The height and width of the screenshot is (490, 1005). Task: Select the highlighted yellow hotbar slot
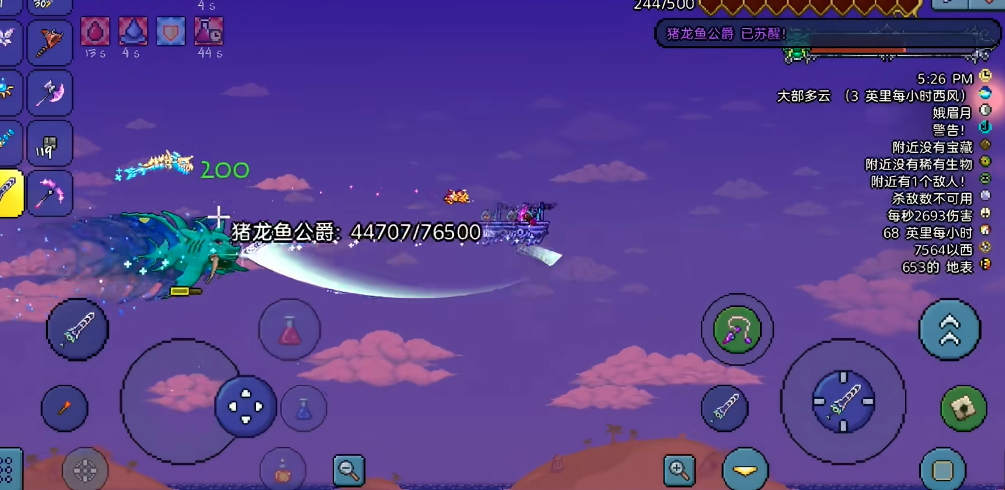point(9,190)
